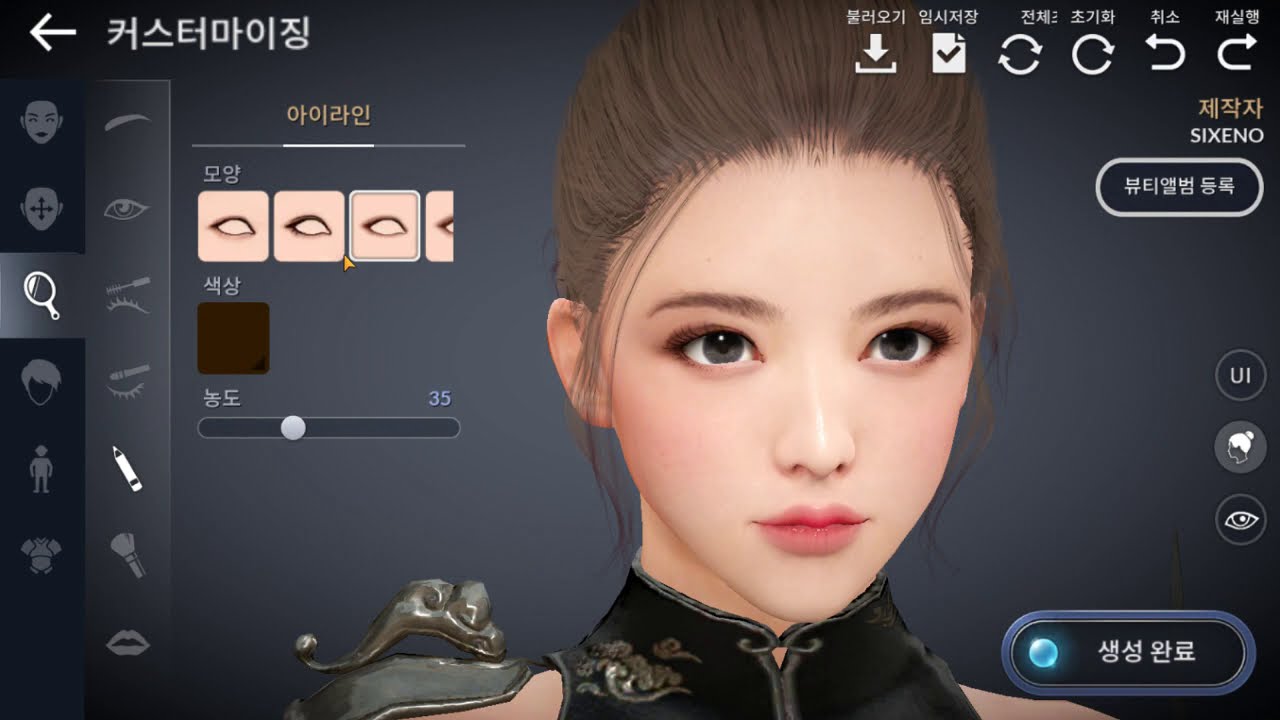Toggle the hairstyle preview button on right side
The image size is (1280, 720).
1240,447
